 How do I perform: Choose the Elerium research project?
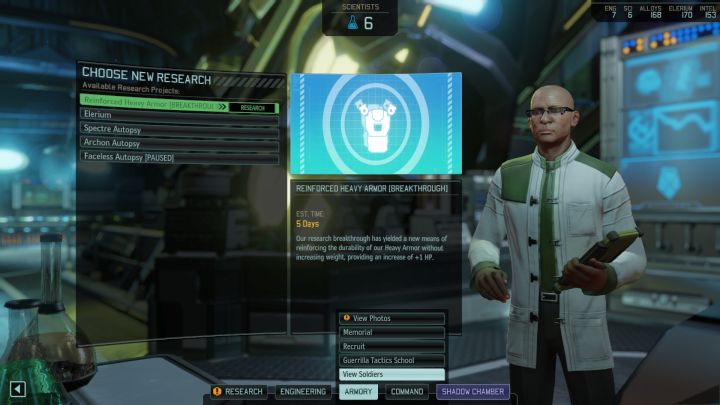tap(178, 115)
